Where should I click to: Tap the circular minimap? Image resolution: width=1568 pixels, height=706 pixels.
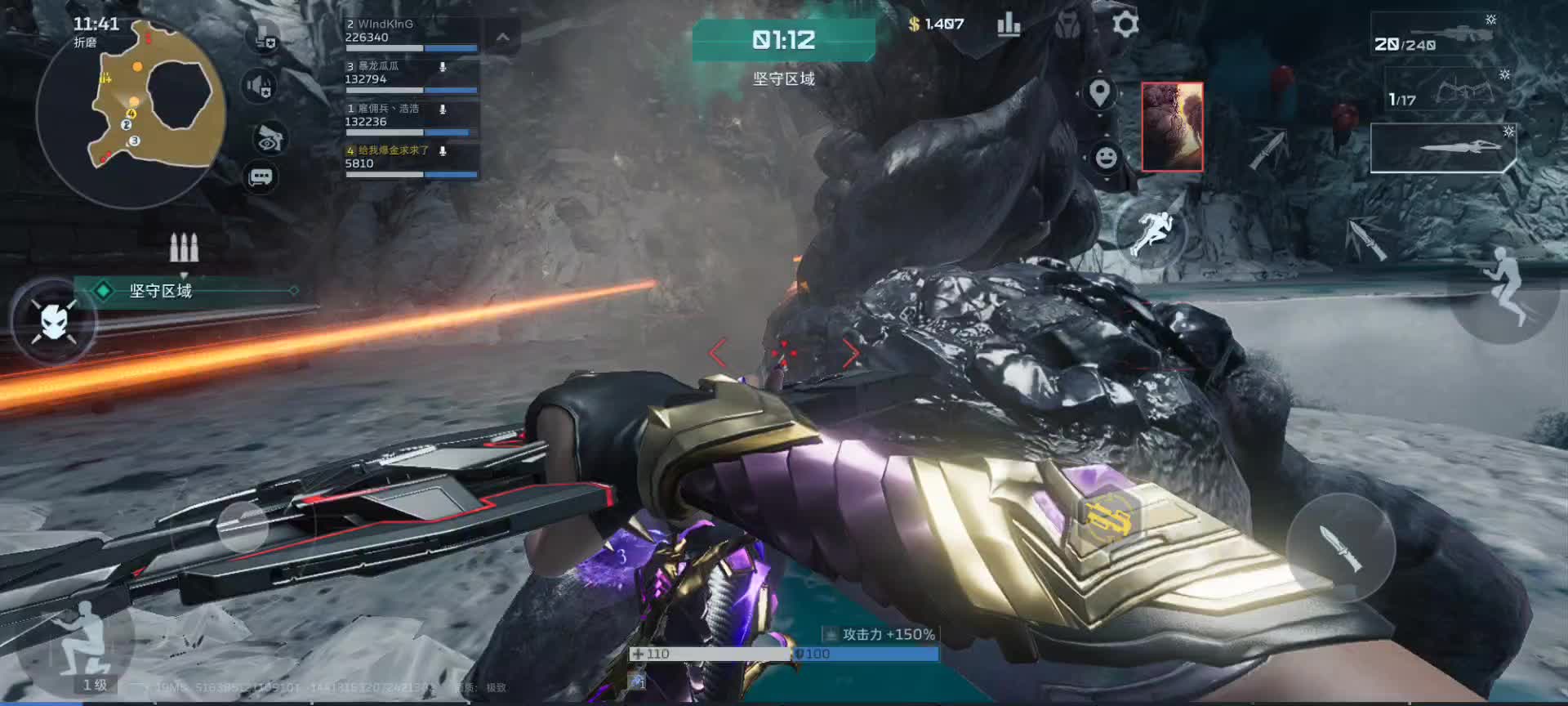(131, 114)
